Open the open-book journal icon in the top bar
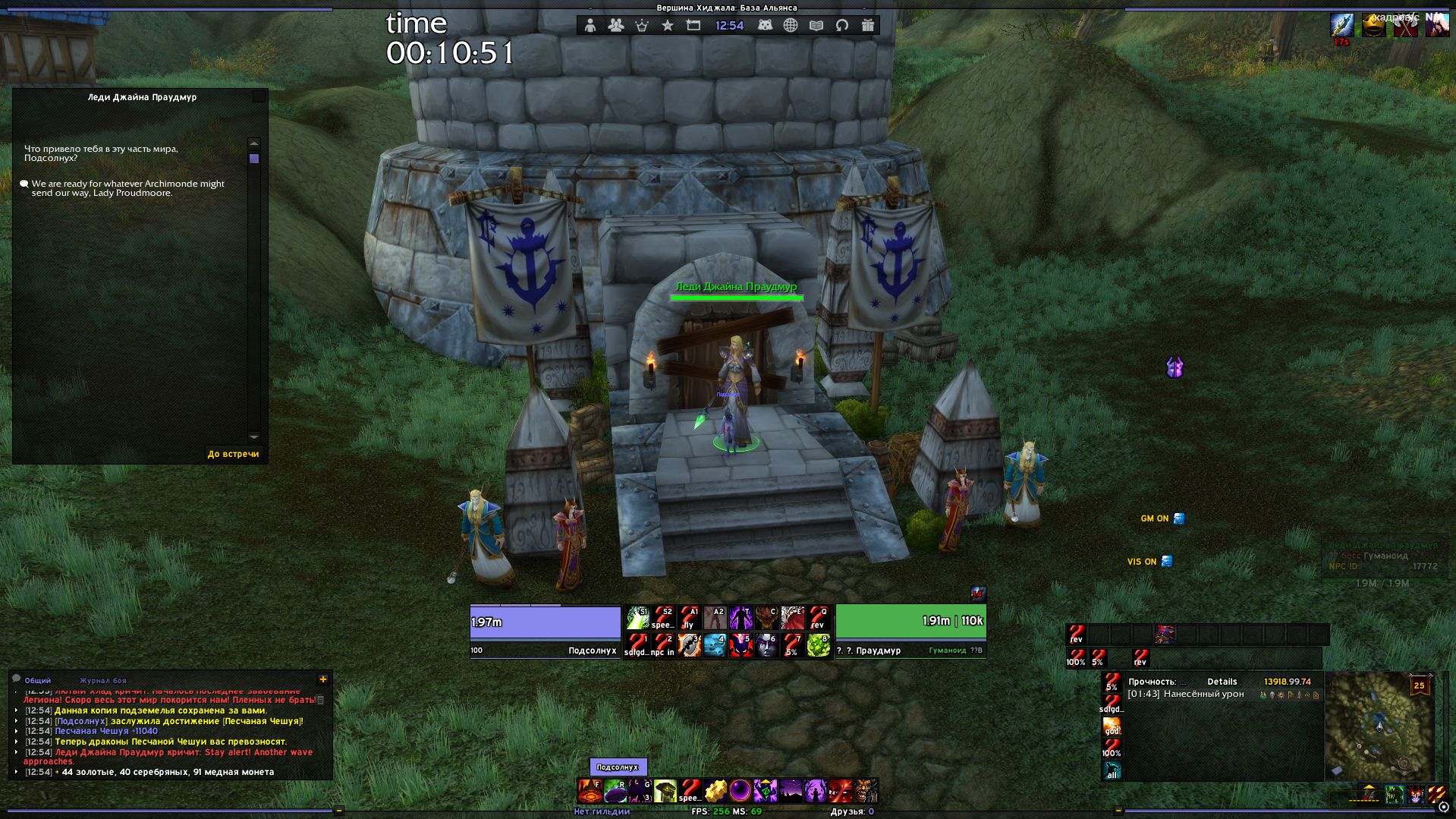This screenshot has width=1456, height=819. click(816, 26)
